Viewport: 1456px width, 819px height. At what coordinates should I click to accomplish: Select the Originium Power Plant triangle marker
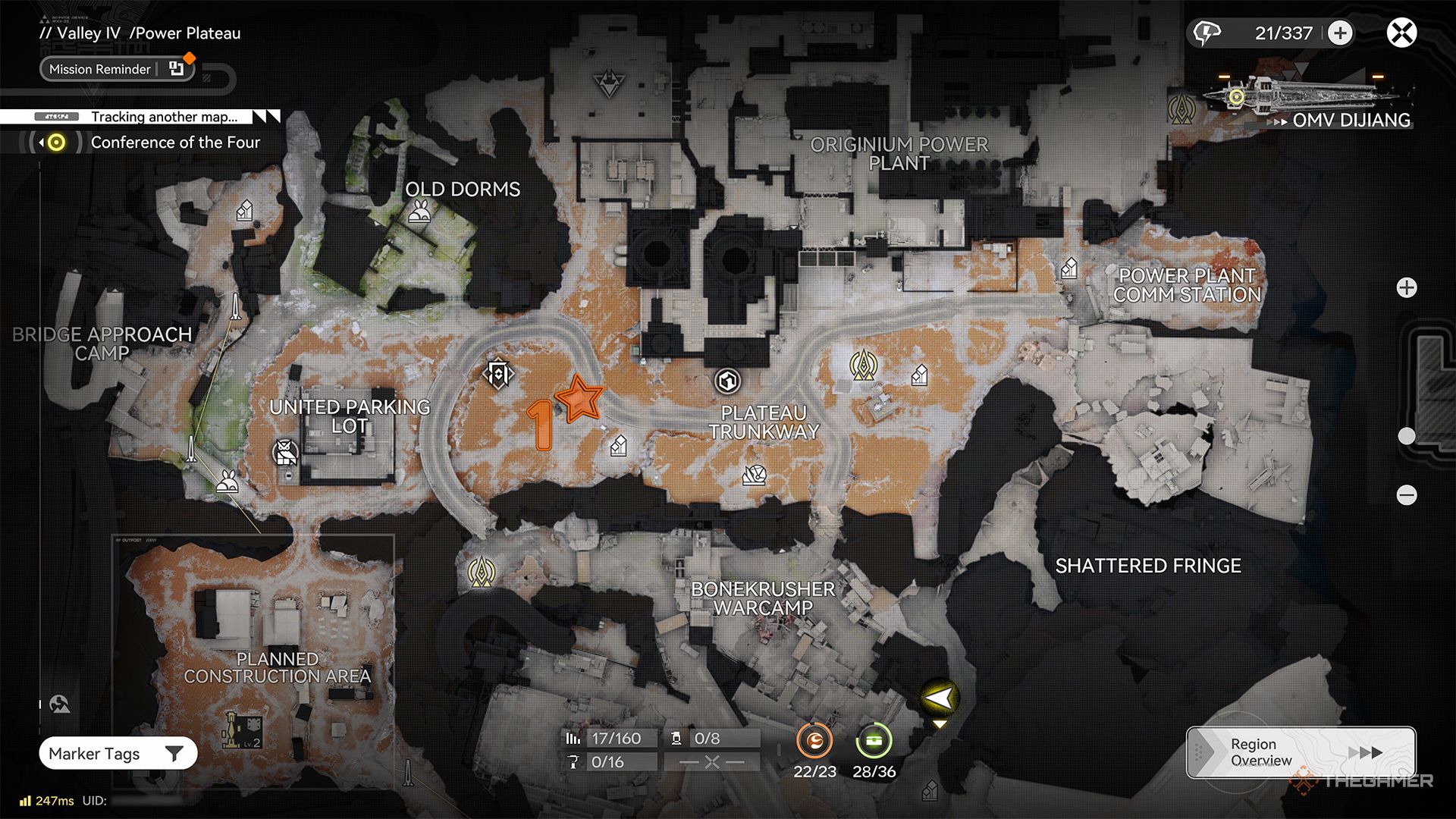tap(608, 82)
